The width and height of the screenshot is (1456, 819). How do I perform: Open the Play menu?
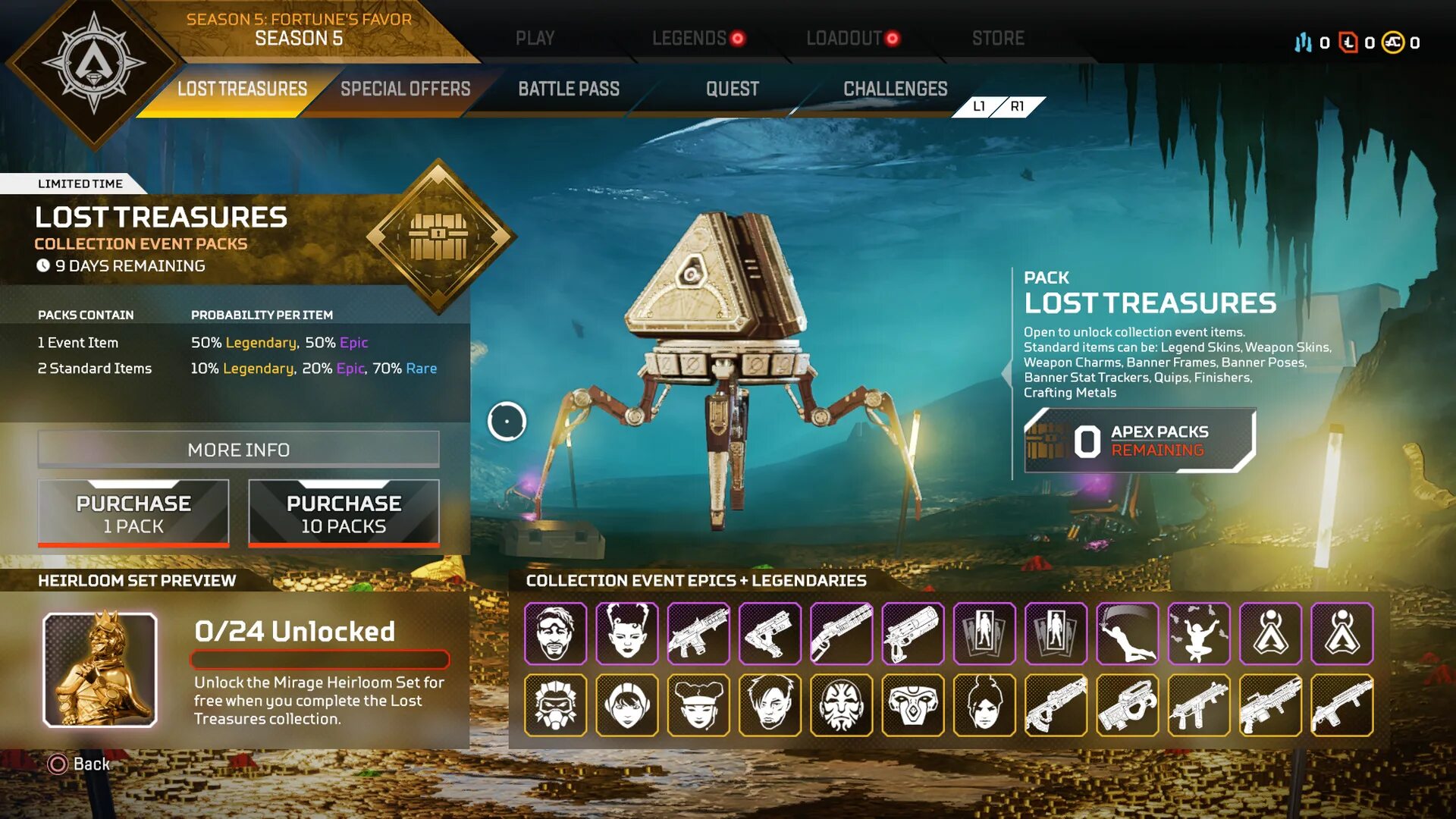(535, 38)
